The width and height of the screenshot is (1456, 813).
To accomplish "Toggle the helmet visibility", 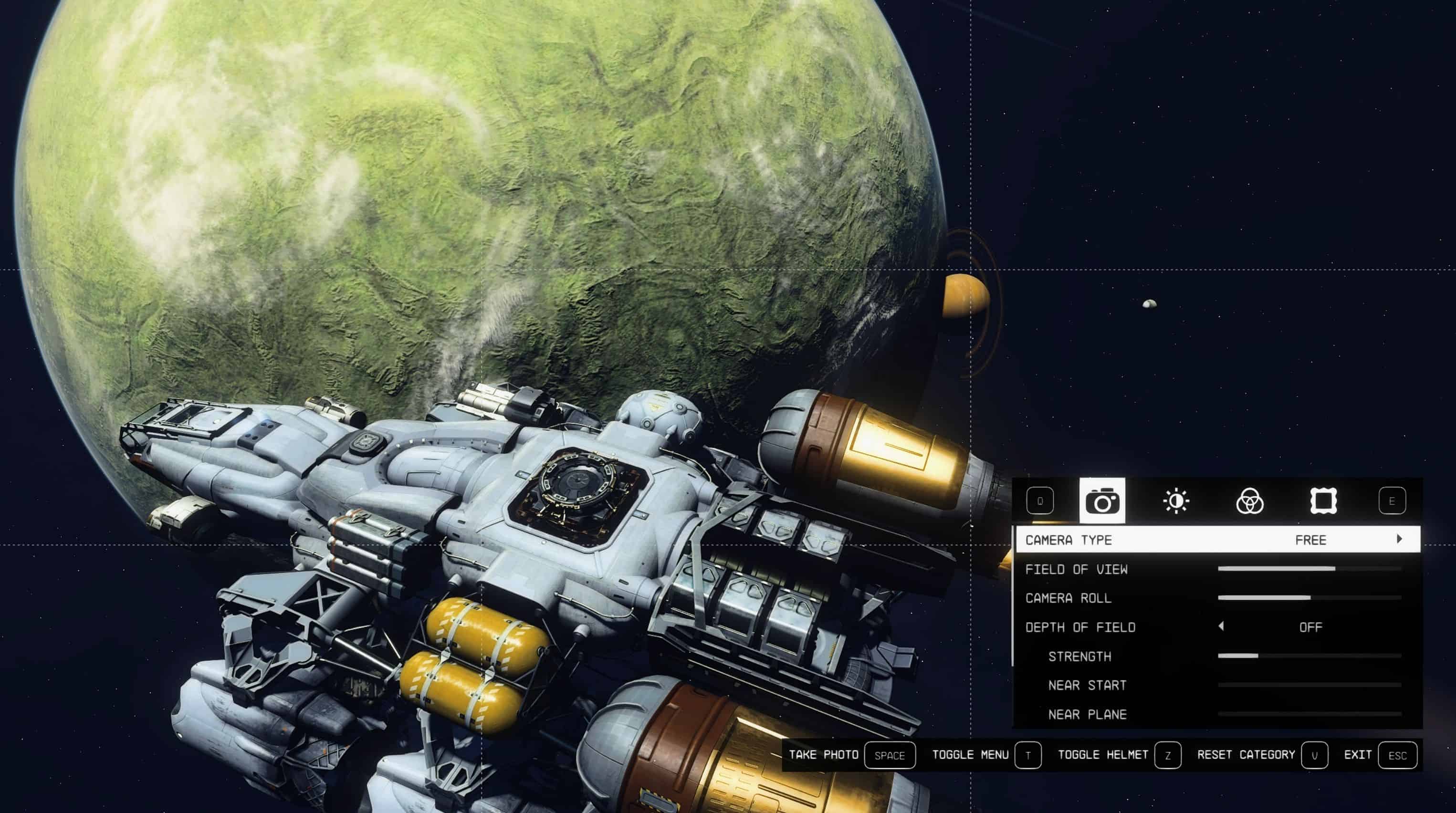I will point(1167,755).
